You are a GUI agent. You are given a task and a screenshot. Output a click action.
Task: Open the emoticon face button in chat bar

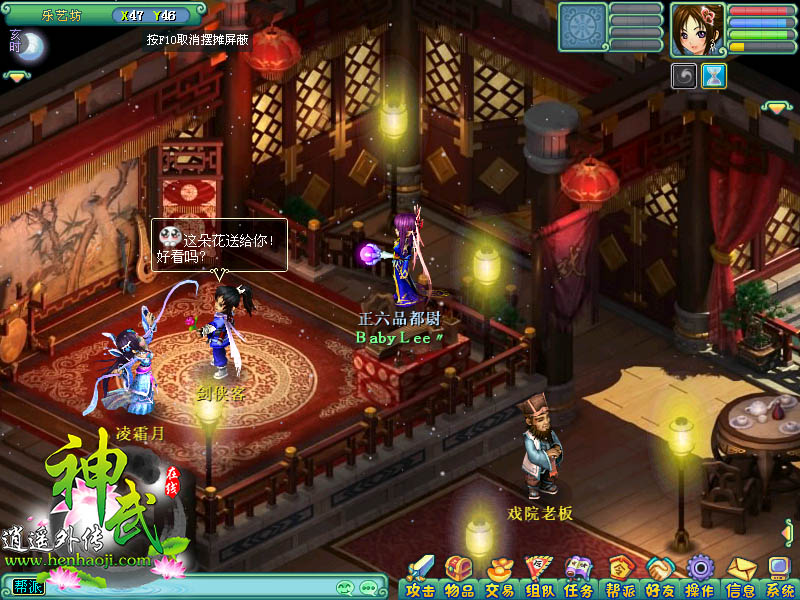[345, 587]
